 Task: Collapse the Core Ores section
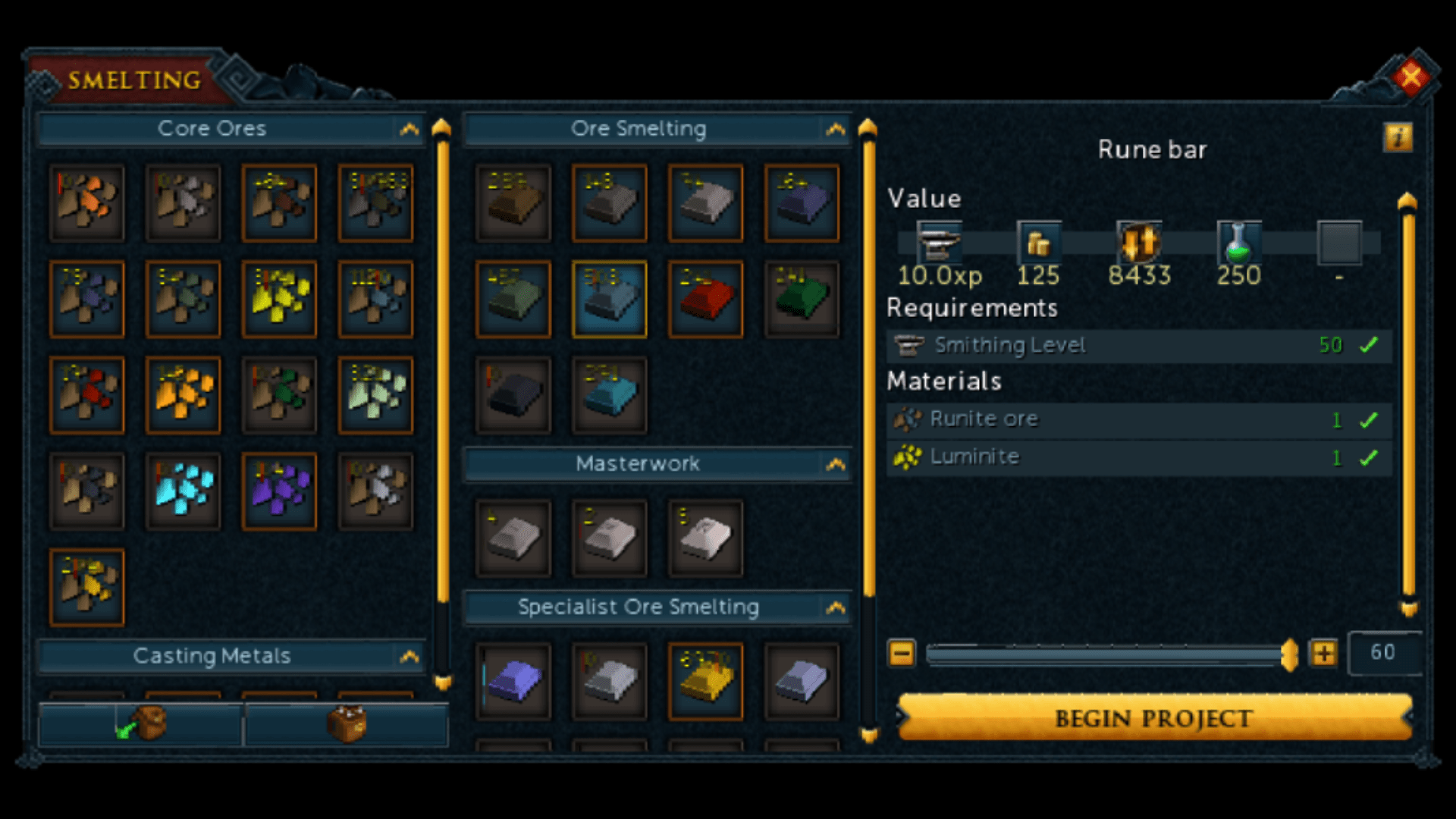click(x=410, y=129)
